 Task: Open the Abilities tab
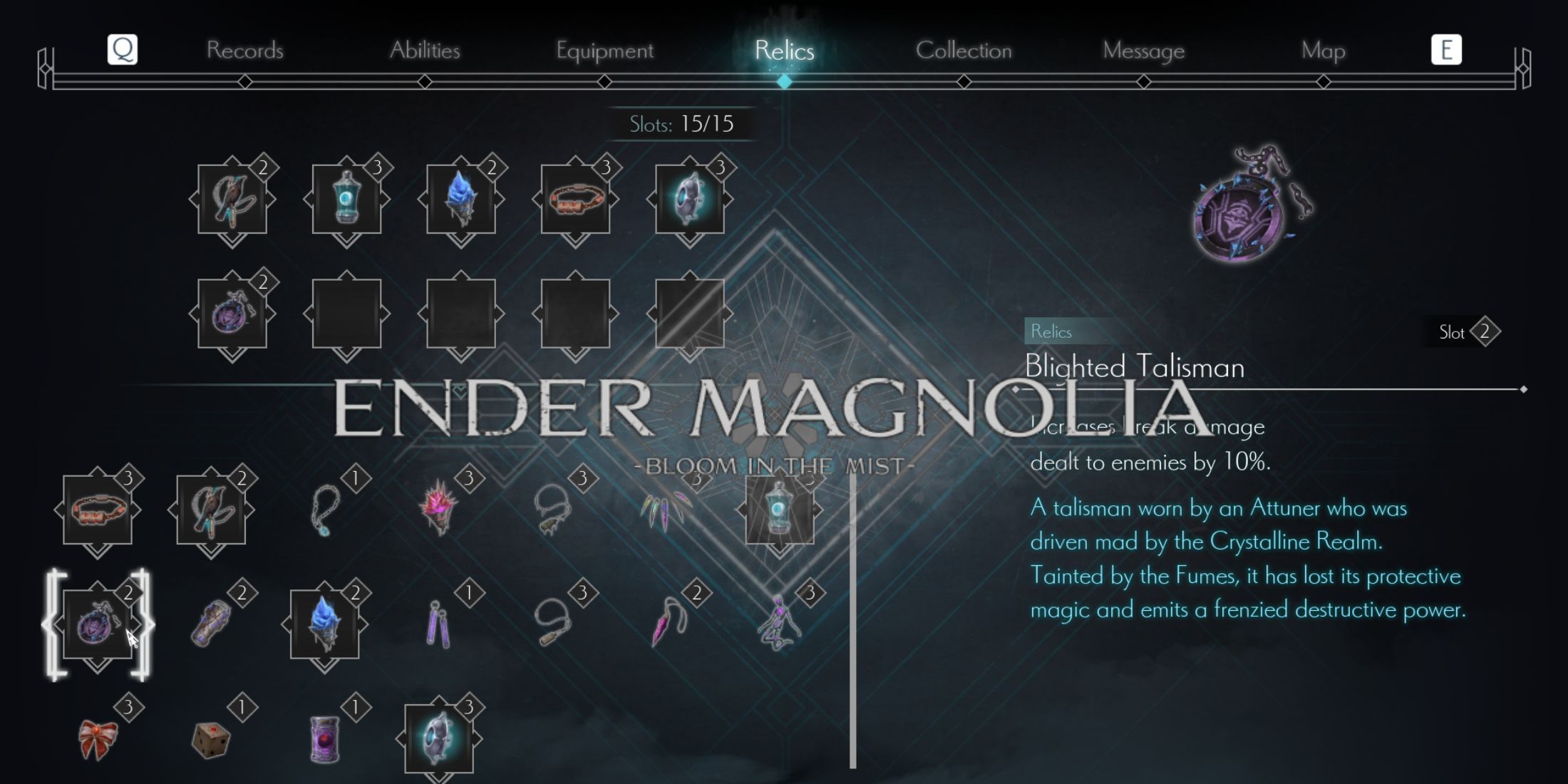pyautogui.click(x=425, y=51)
